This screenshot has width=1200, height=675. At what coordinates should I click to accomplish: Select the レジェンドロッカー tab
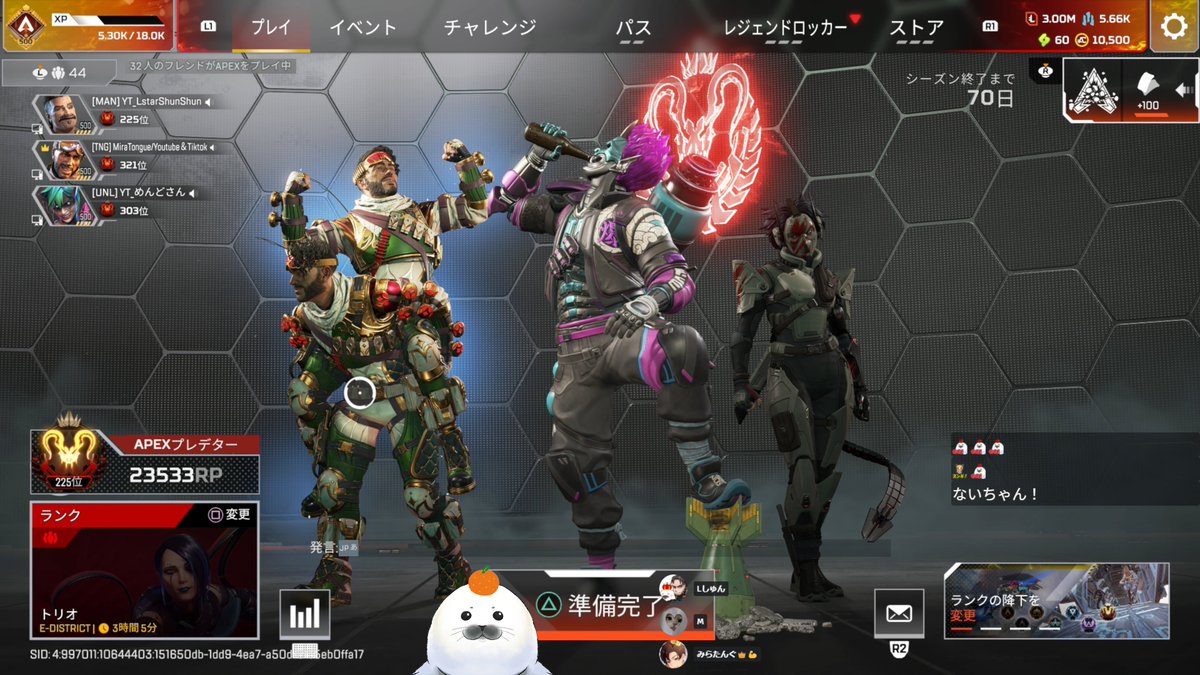[x=785, y=28]
